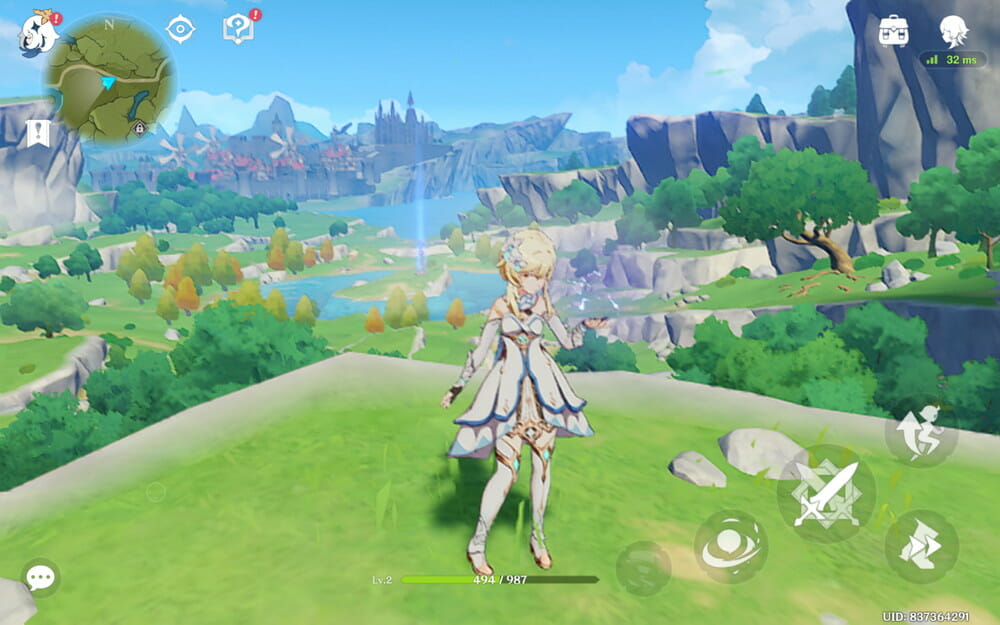The height and width of the screenshot is (625, 1000).
Task: Open the Paimon menu
Action: point(38,32)
